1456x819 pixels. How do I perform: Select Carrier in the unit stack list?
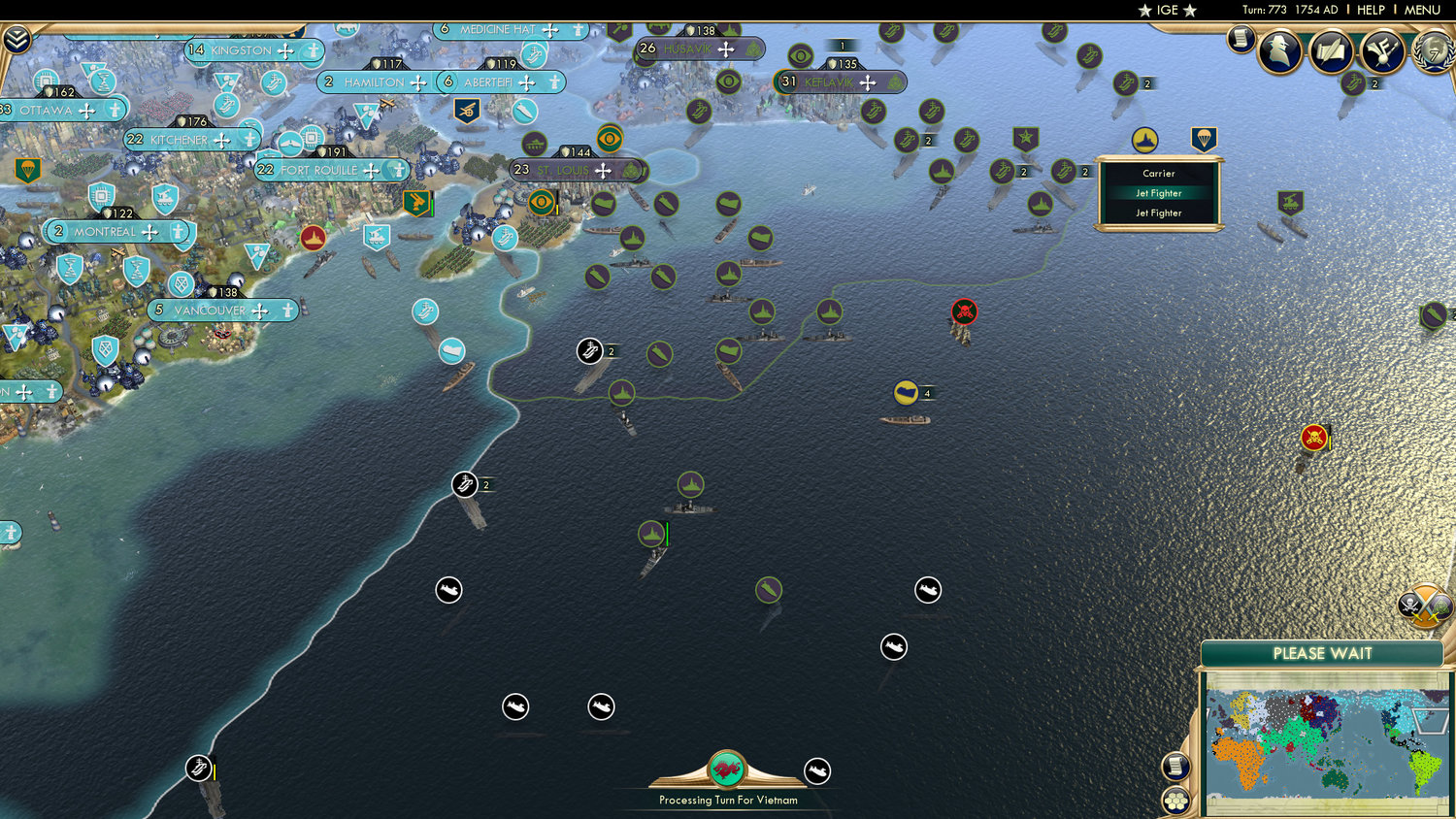pyautogui.click(x=1157, y=173)
